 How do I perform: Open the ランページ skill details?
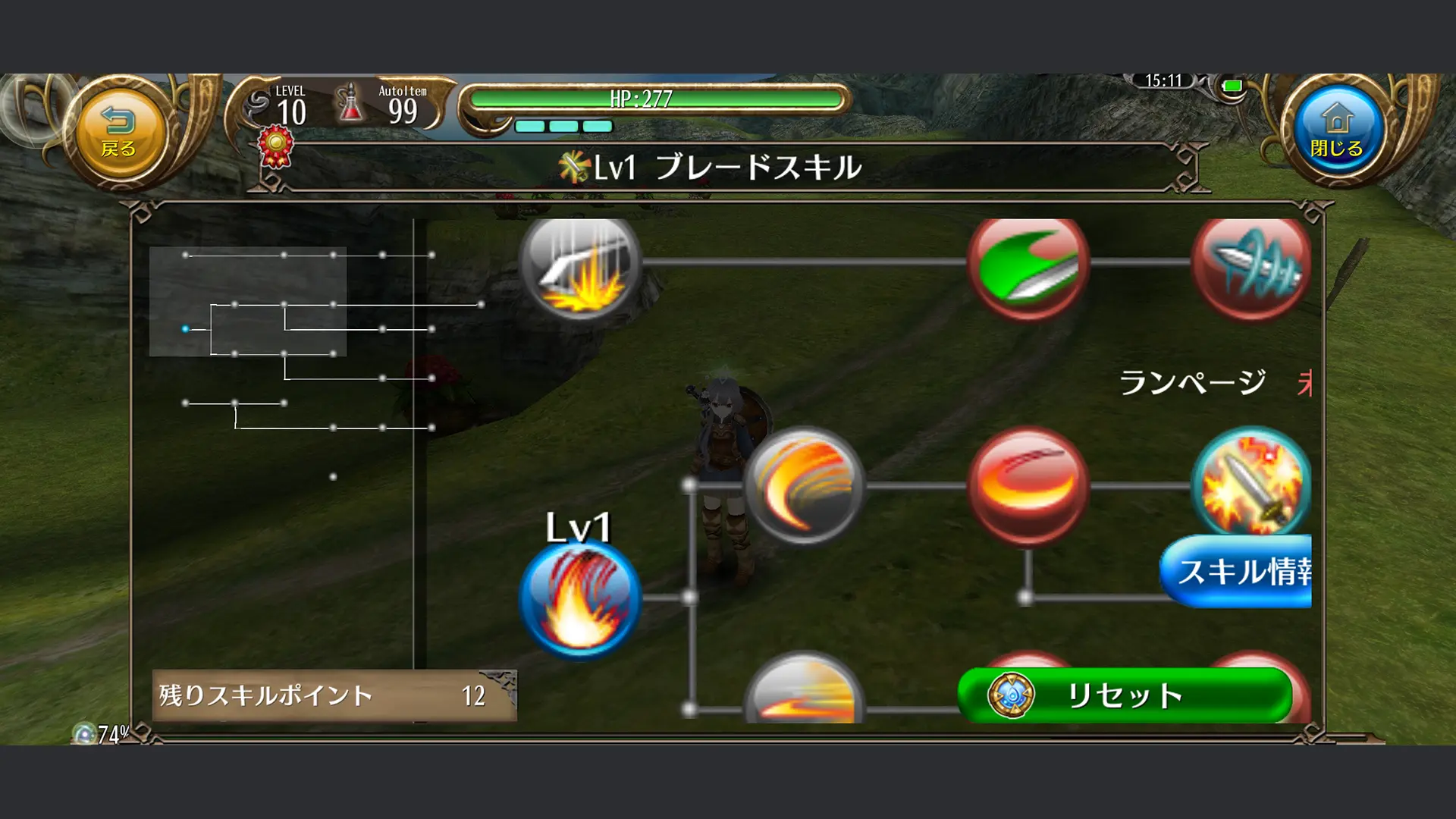click(1191, 383)
